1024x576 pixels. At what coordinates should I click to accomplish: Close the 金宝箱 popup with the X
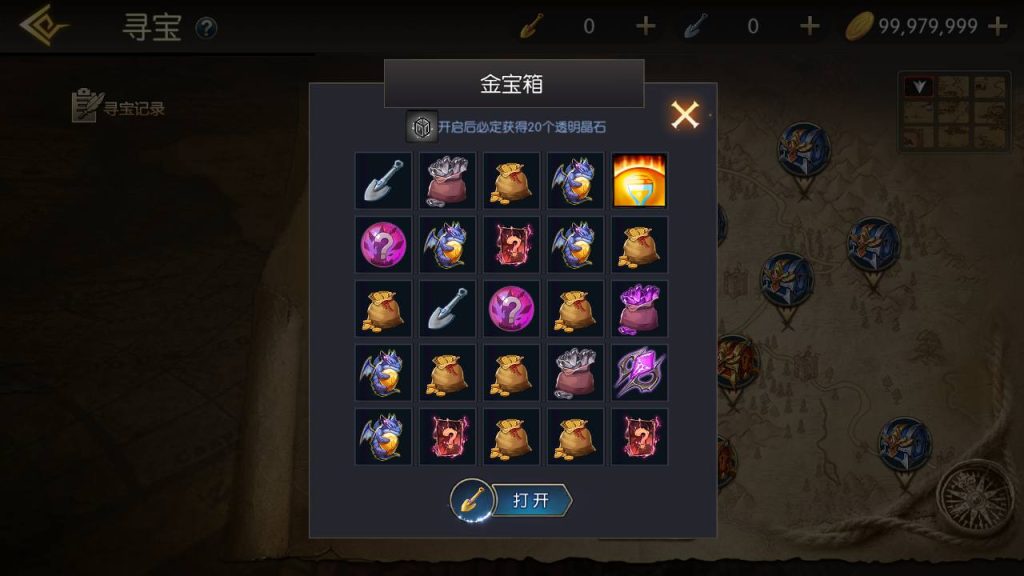click(x=685, y=115)
